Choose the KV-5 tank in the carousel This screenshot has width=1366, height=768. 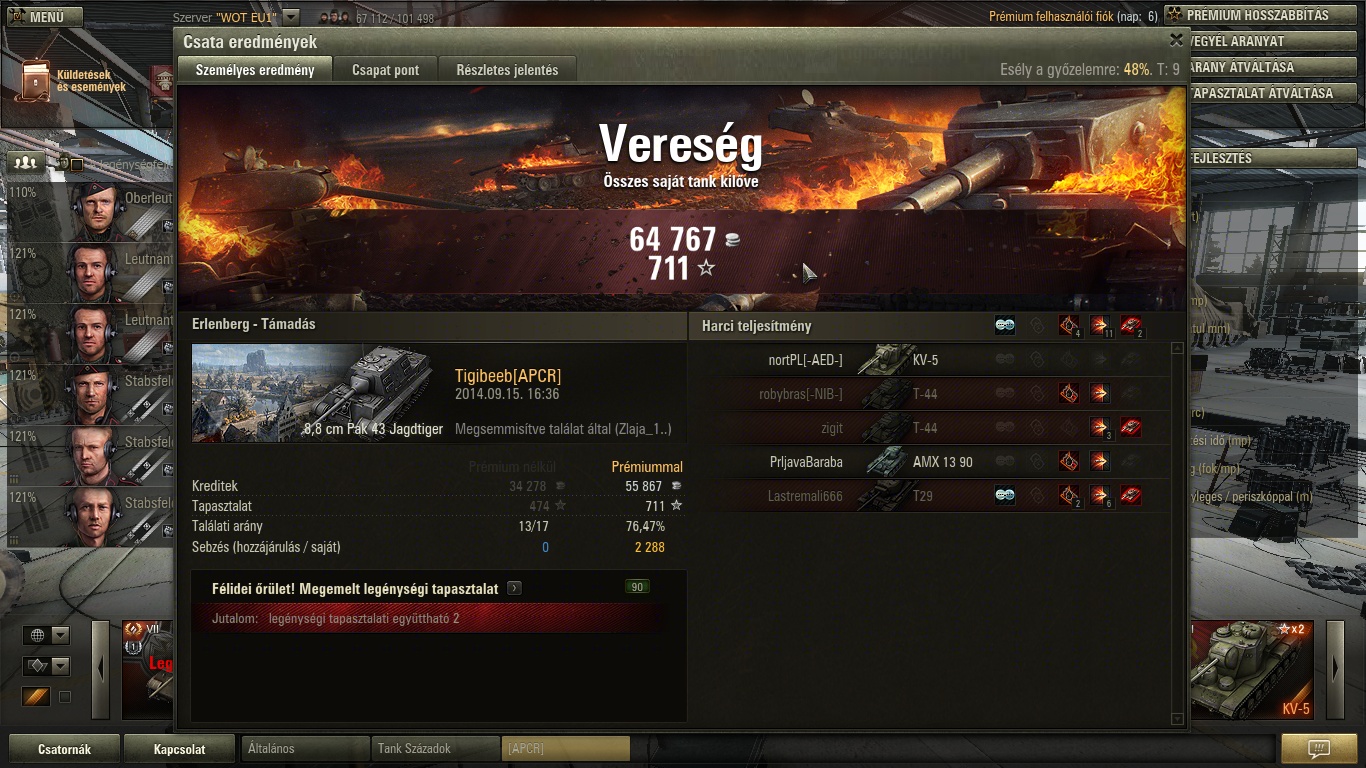point(1253,670)
